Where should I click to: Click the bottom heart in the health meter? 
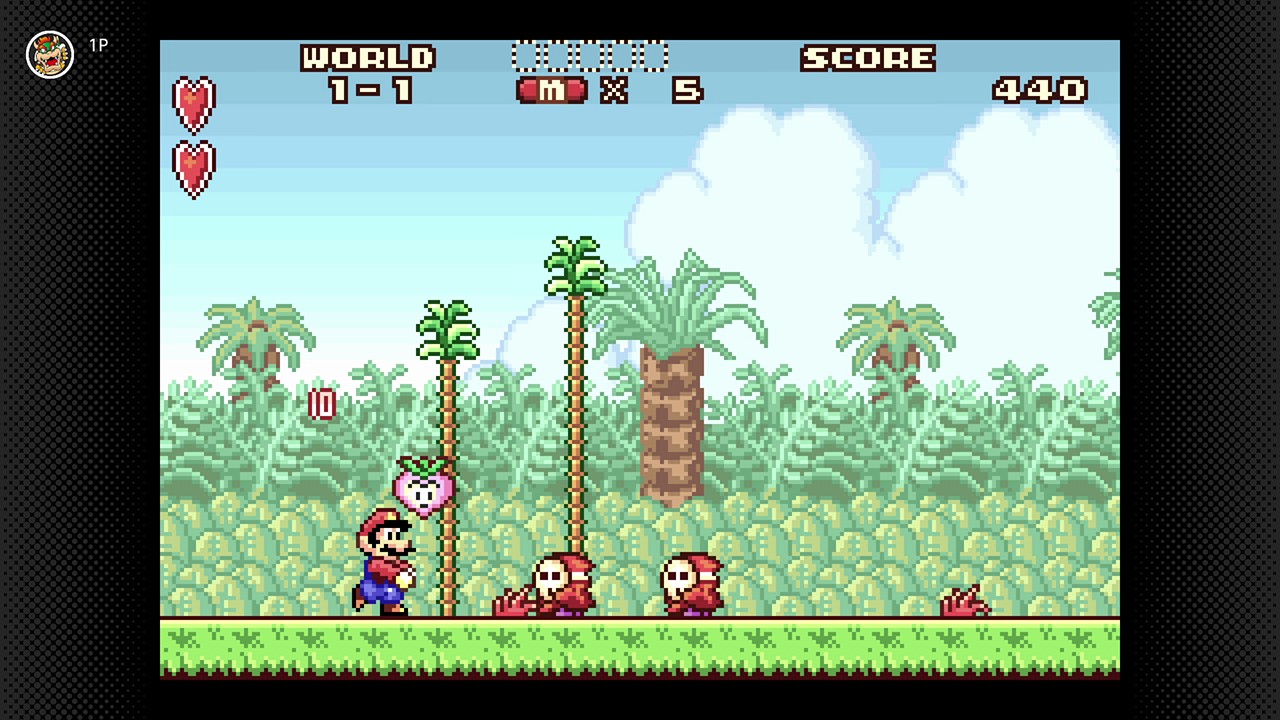(x=193, y=168)
